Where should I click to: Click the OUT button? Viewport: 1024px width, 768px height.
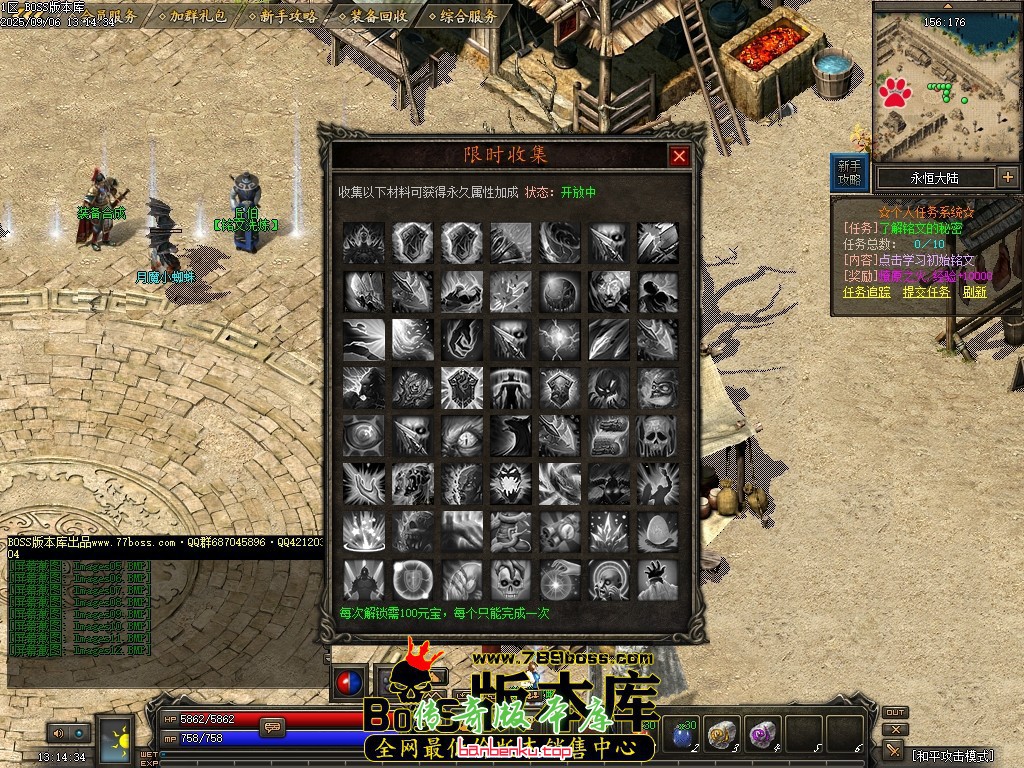(895, 713)
